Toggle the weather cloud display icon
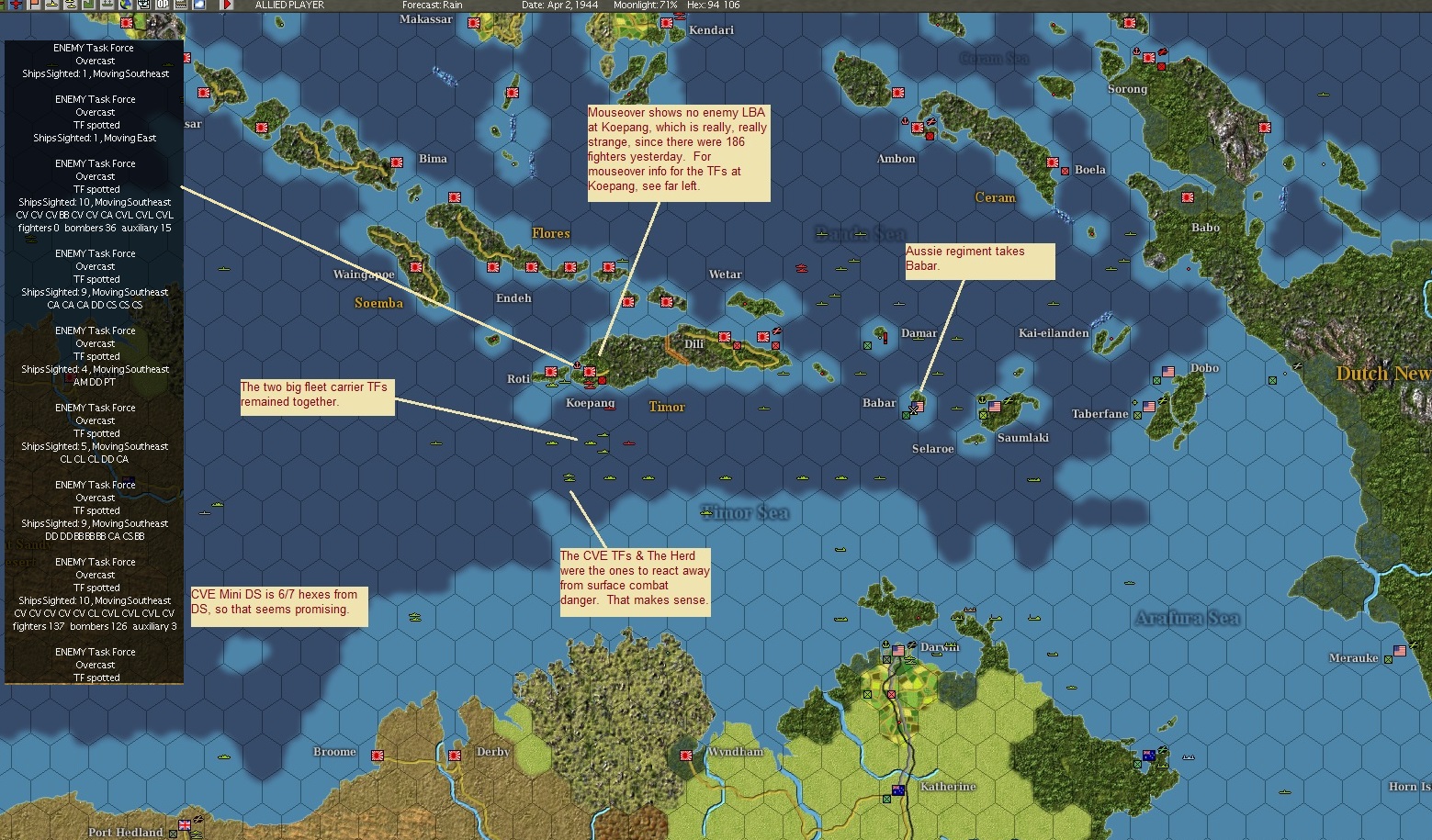The width and height of the screenshot is (1432, 840). pos(198,6)
